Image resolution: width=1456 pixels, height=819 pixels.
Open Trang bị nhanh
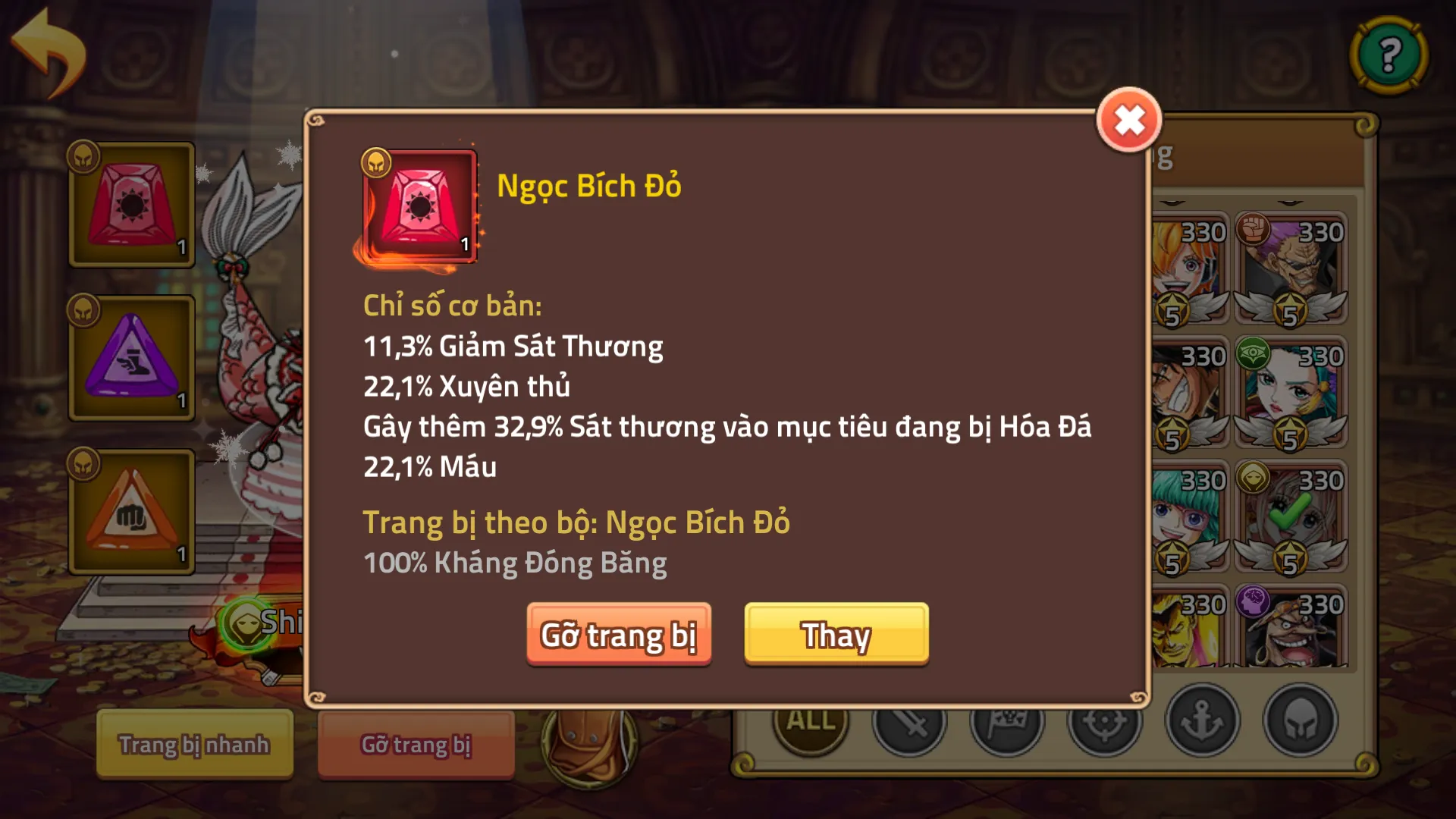pyautogui.click(x=194, y=744)
